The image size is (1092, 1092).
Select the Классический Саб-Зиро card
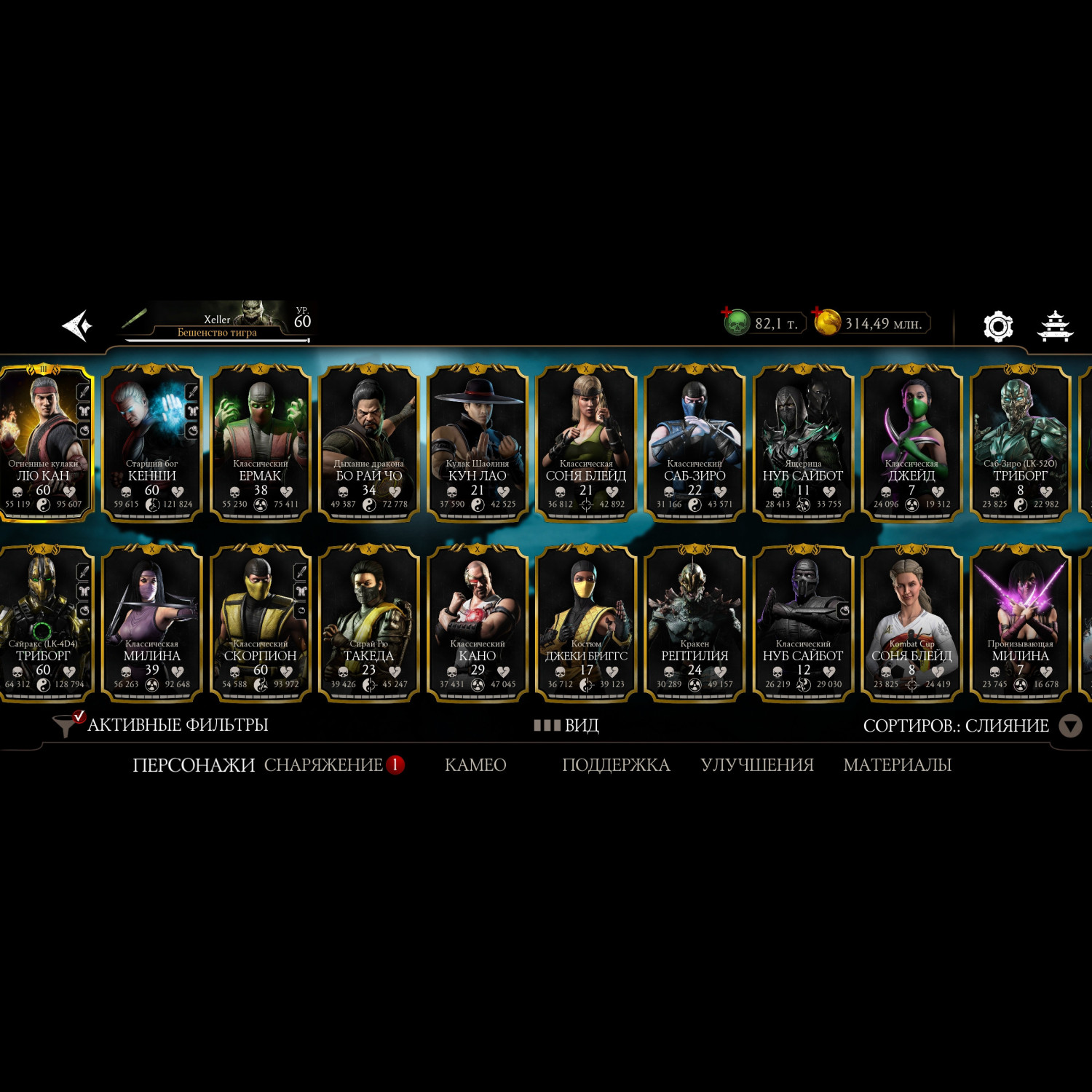pyautogui.click(x=695, y=444)
